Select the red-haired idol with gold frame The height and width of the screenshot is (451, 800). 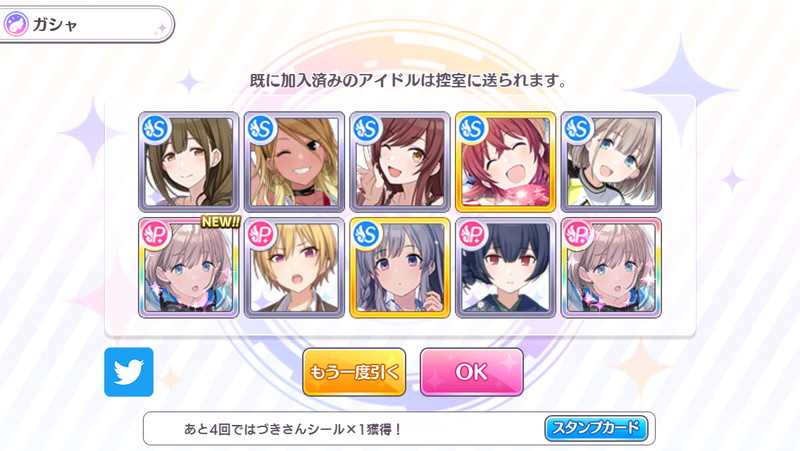(x=505, y=162)
